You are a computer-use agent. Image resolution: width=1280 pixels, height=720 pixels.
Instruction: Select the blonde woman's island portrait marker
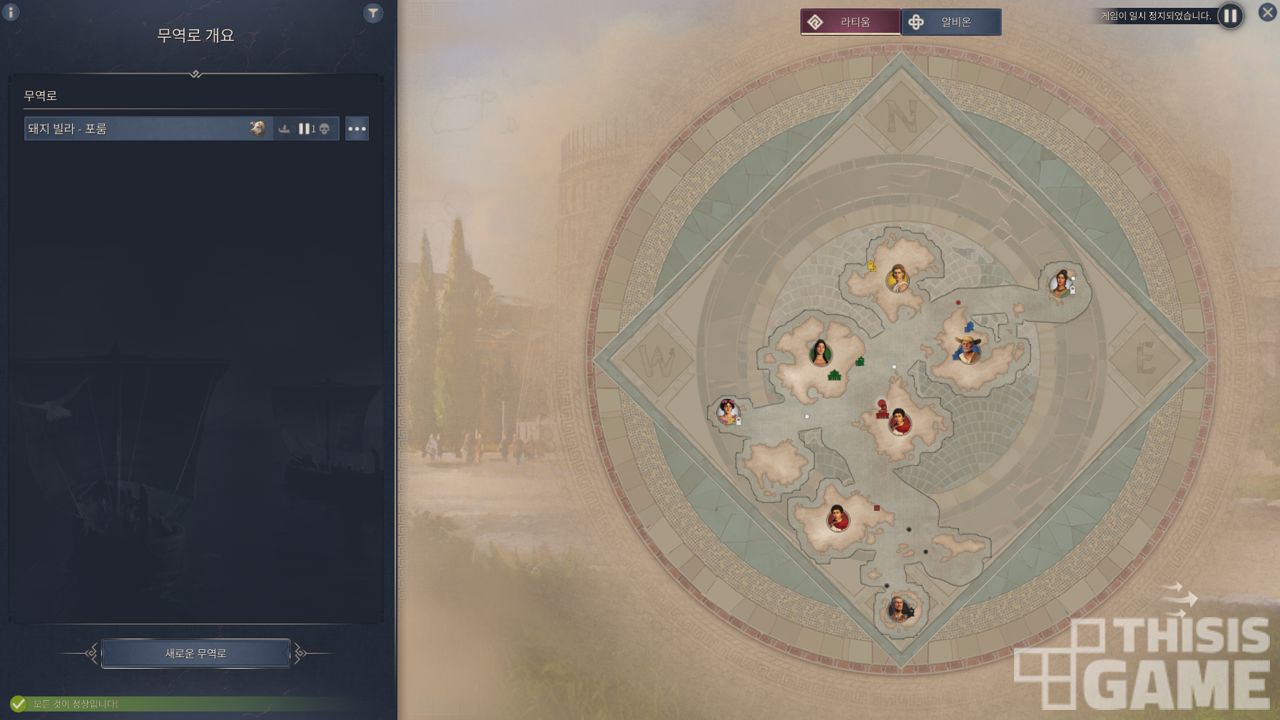(x=898, y=277)
